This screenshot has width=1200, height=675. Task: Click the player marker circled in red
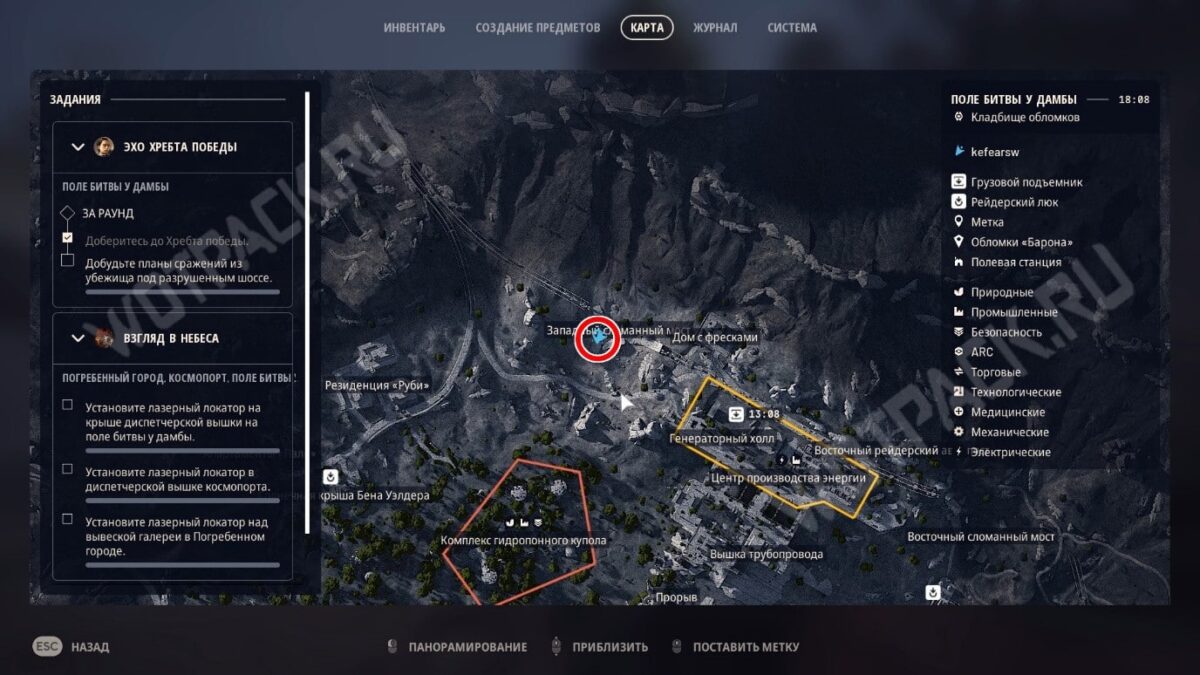[x=598, y=340]
